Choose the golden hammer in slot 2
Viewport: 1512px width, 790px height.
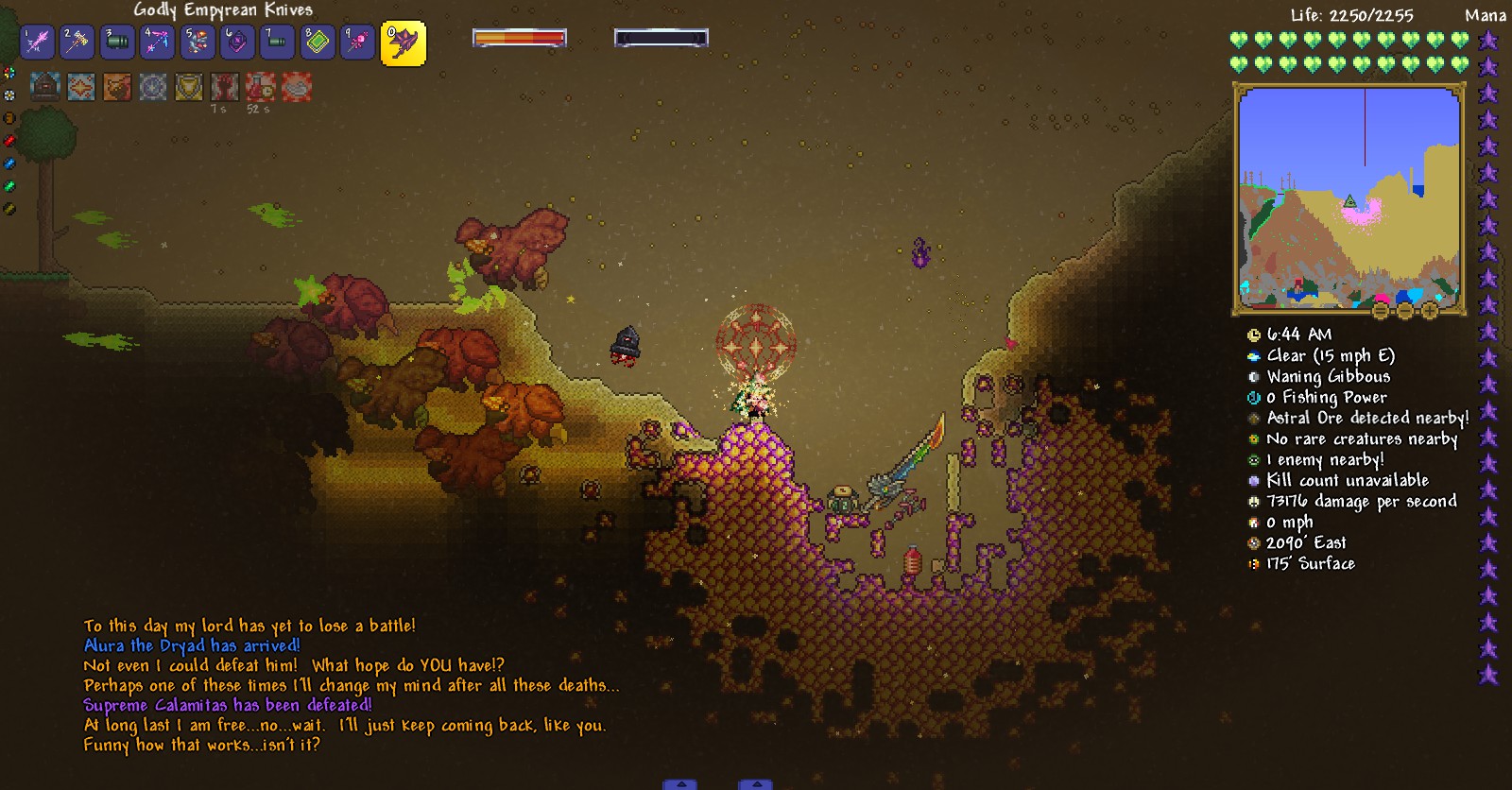pos(77,43)
